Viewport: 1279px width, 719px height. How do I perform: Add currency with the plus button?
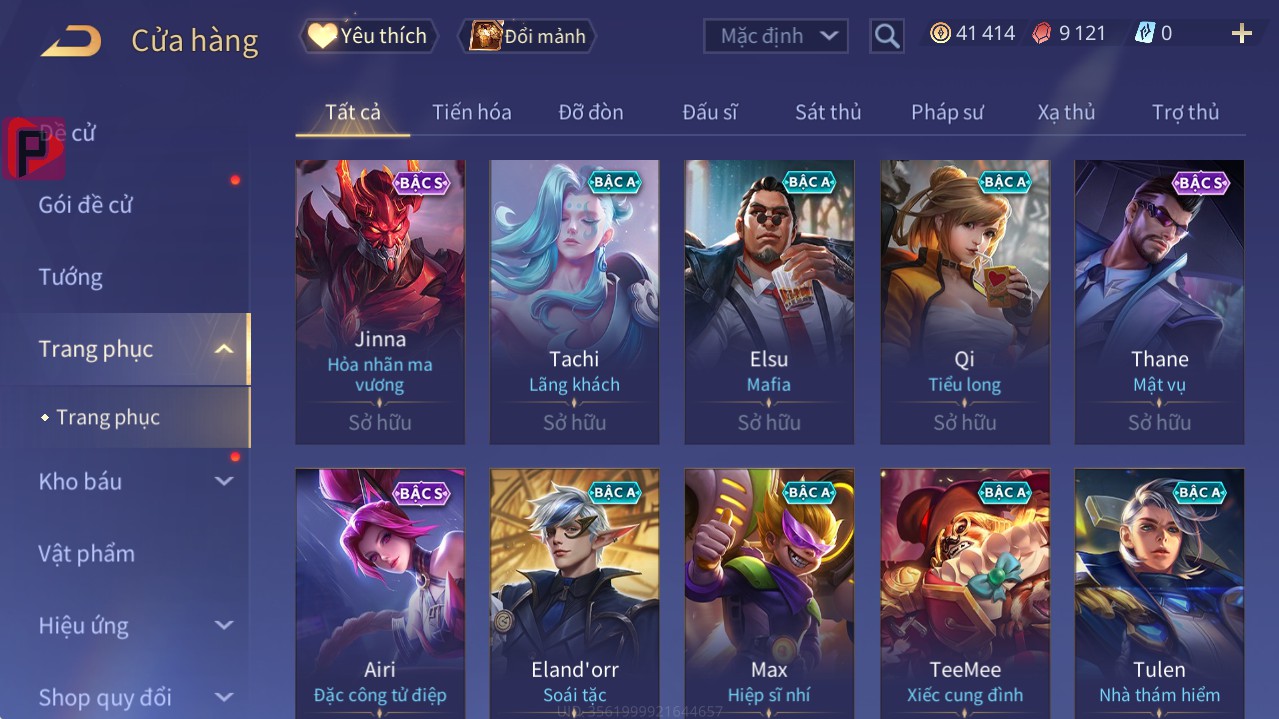1242,34
